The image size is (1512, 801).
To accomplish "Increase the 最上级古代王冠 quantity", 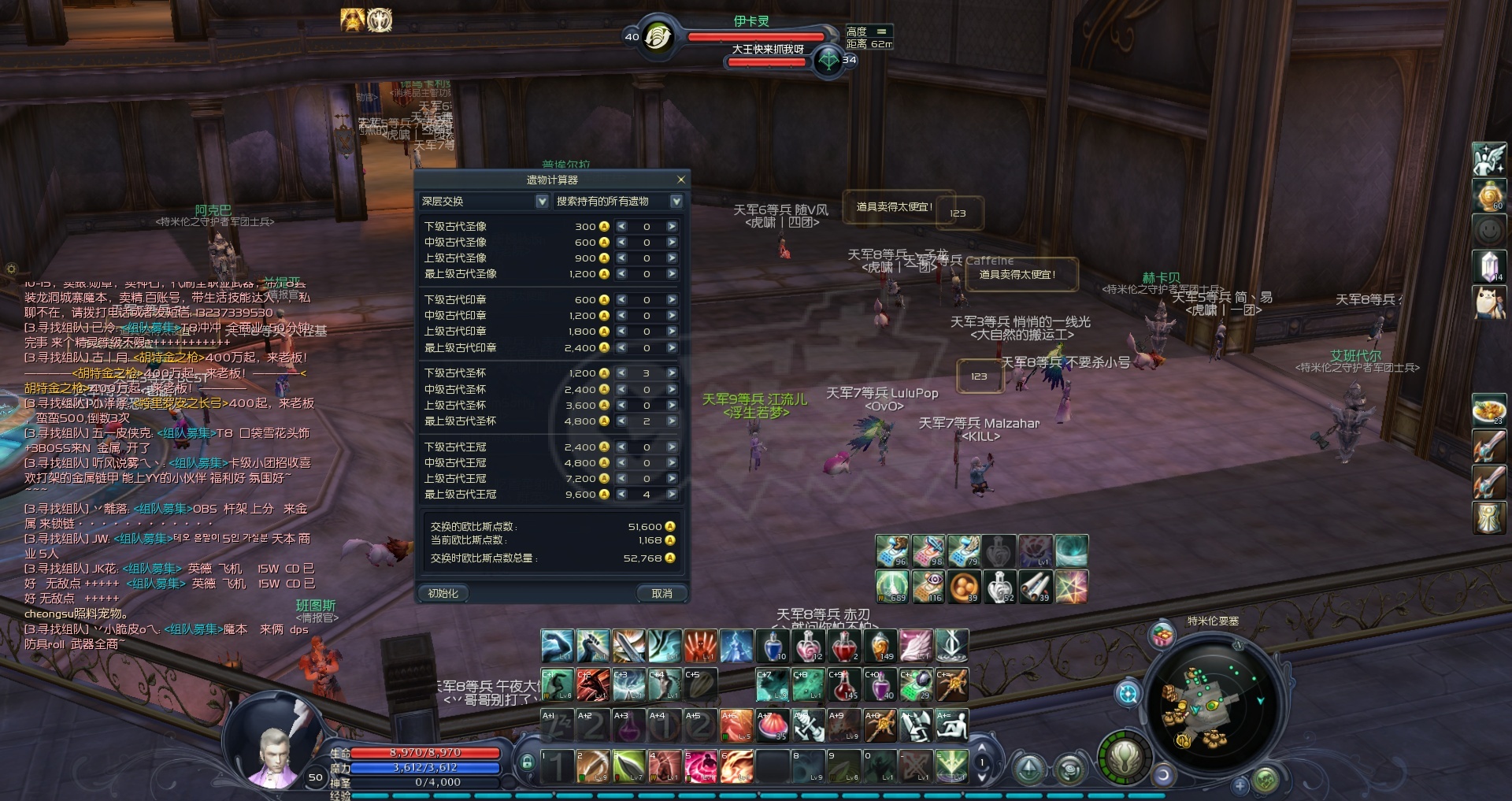I will (672, 495).
